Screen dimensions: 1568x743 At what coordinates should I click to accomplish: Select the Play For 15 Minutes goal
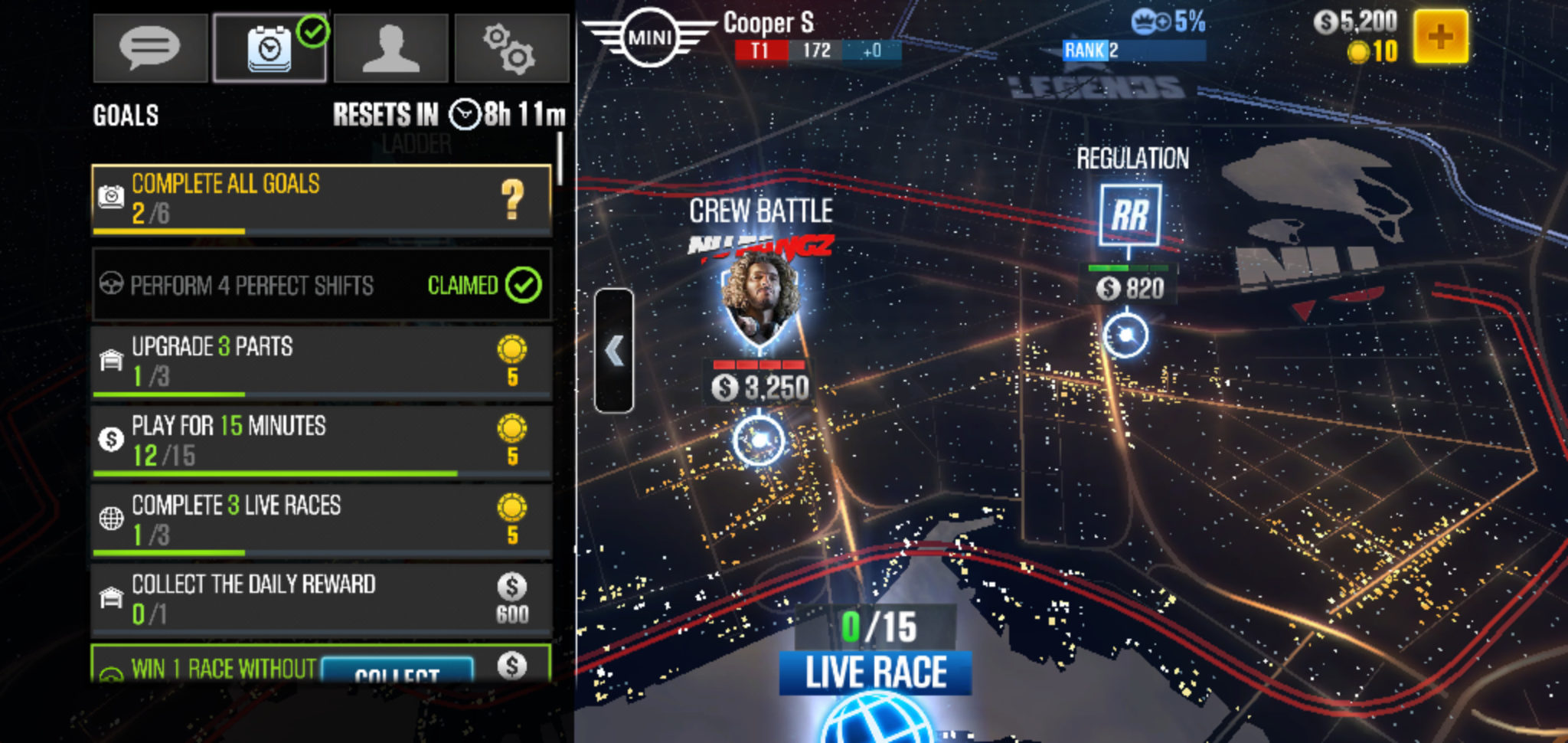click(x=322, y=440)
